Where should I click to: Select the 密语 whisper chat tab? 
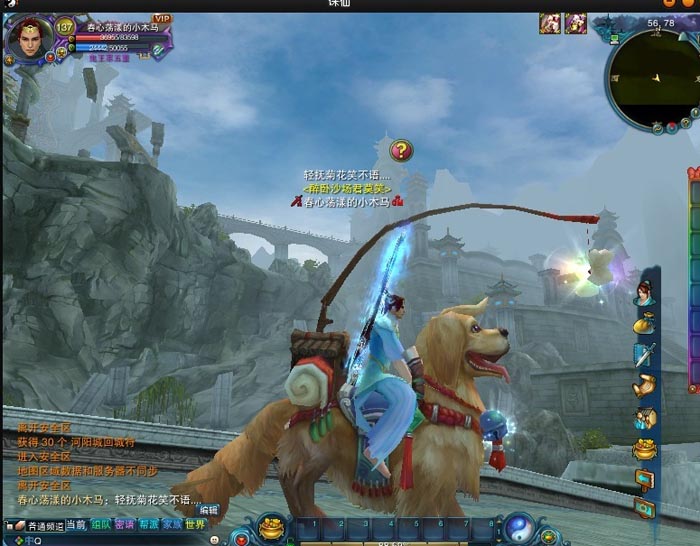click(125, 524)
